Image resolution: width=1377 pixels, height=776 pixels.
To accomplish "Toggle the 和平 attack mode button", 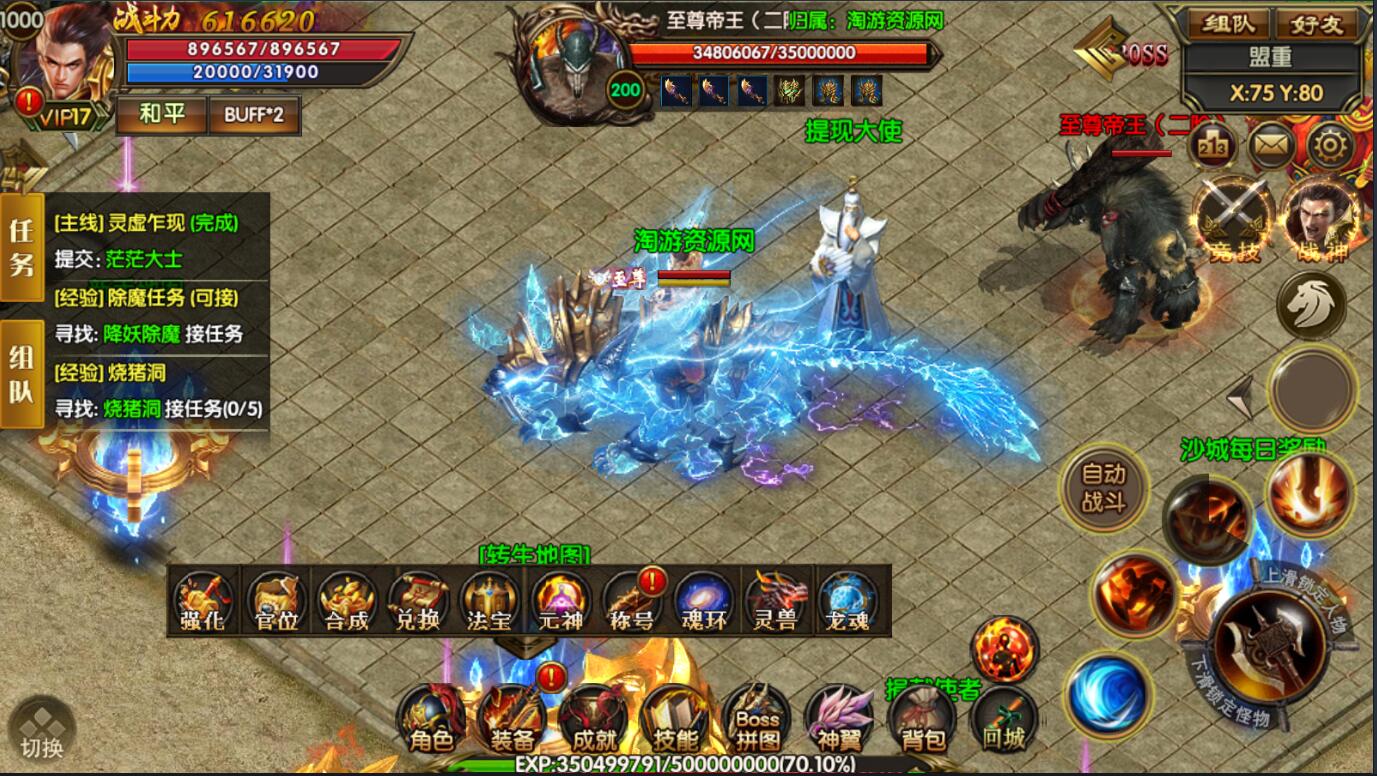I will (x=161, y=115).
